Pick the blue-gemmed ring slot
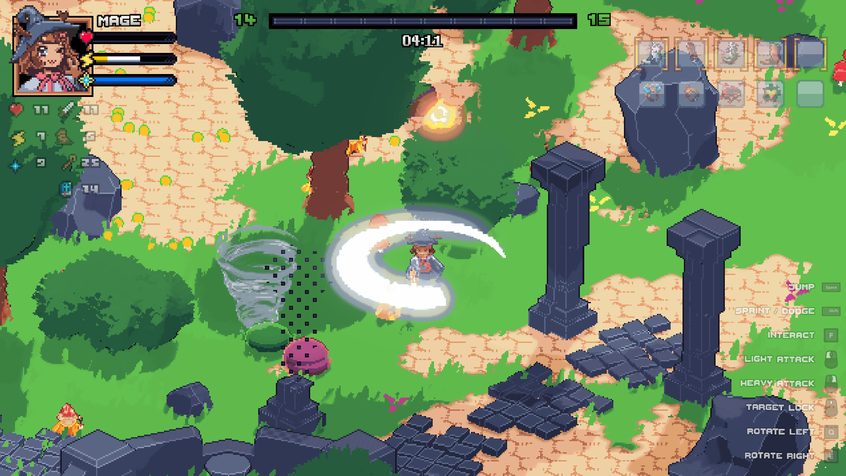Screen dimensions: 846x476 coord(652,94)
